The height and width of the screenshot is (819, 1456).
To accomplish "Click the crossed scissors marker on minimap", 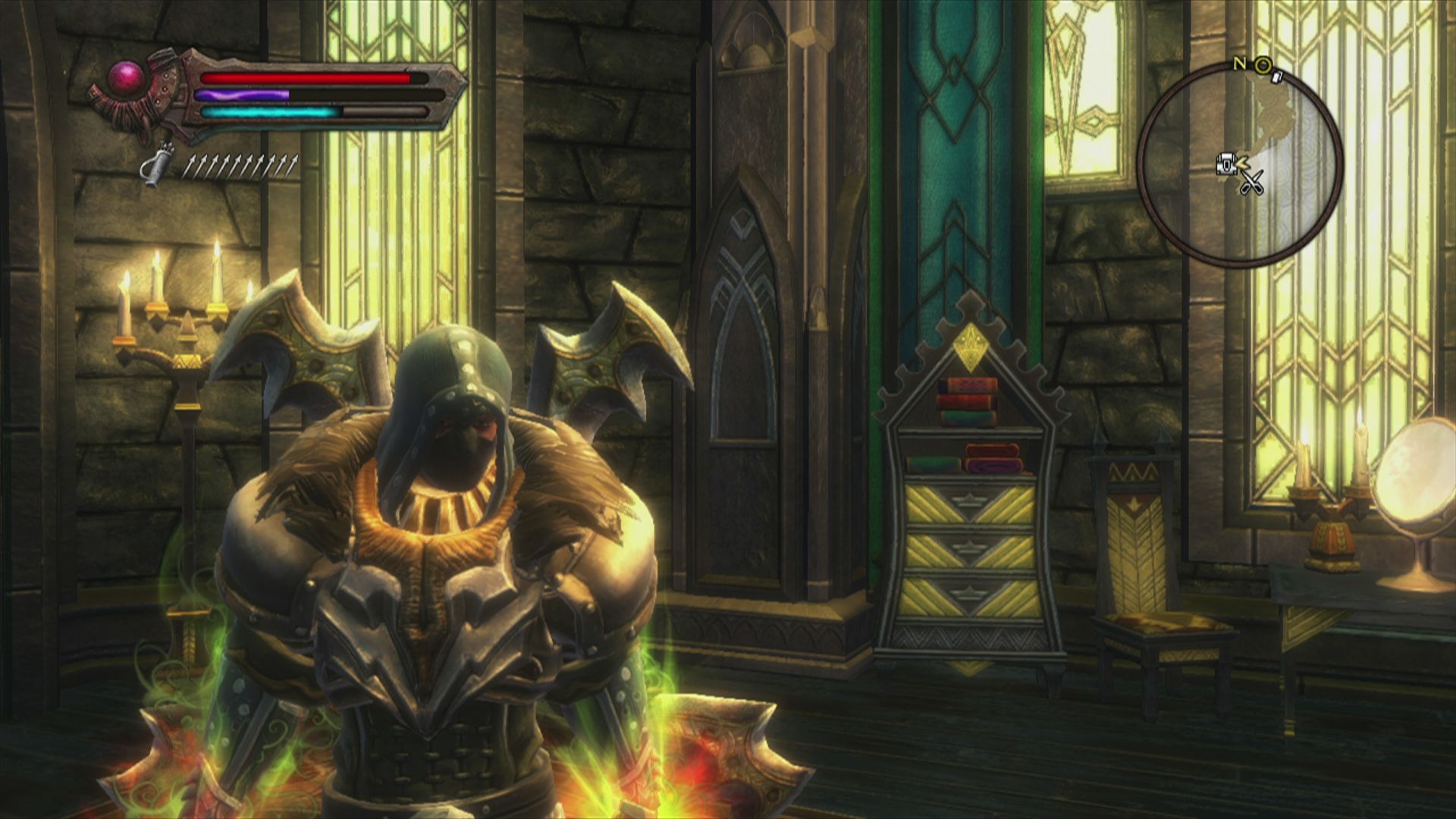I will pyautogui.click(x=1251, y=182).
